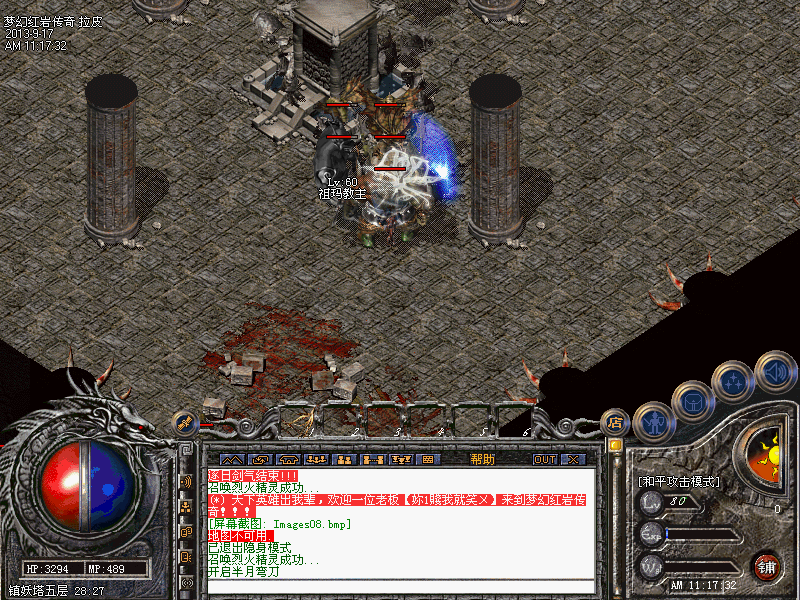Open the 帮助 help button
Image resolution: width=800 pixels, height=600 pixels.
click(x=482, y=459)
